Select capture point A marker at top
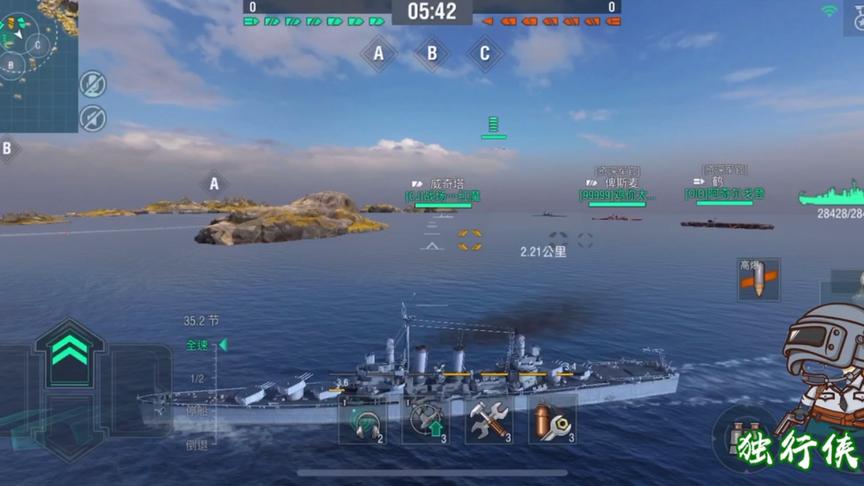 click(378, 54)
